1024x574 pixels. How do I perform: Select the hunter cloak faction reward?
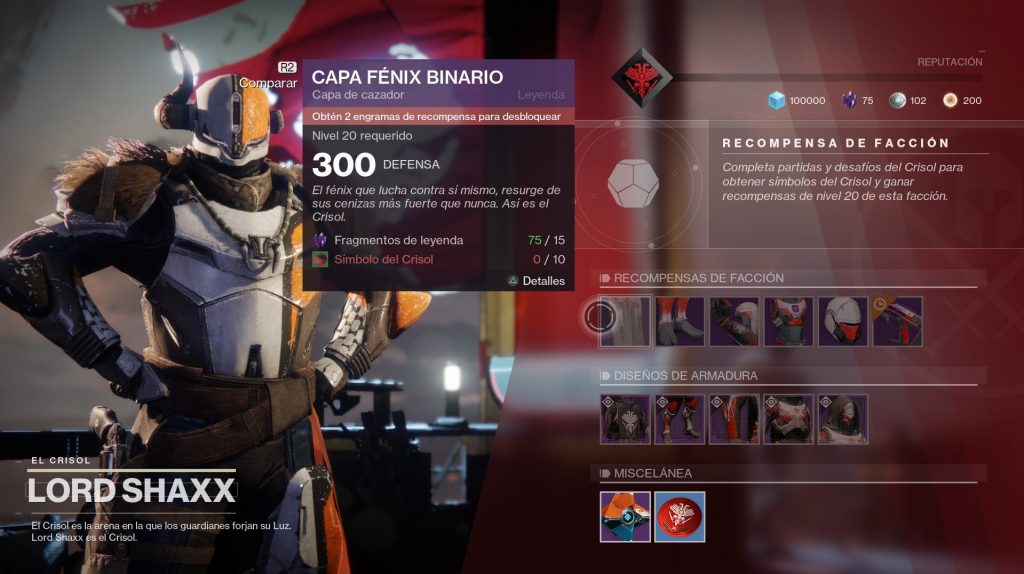[626, 321]
